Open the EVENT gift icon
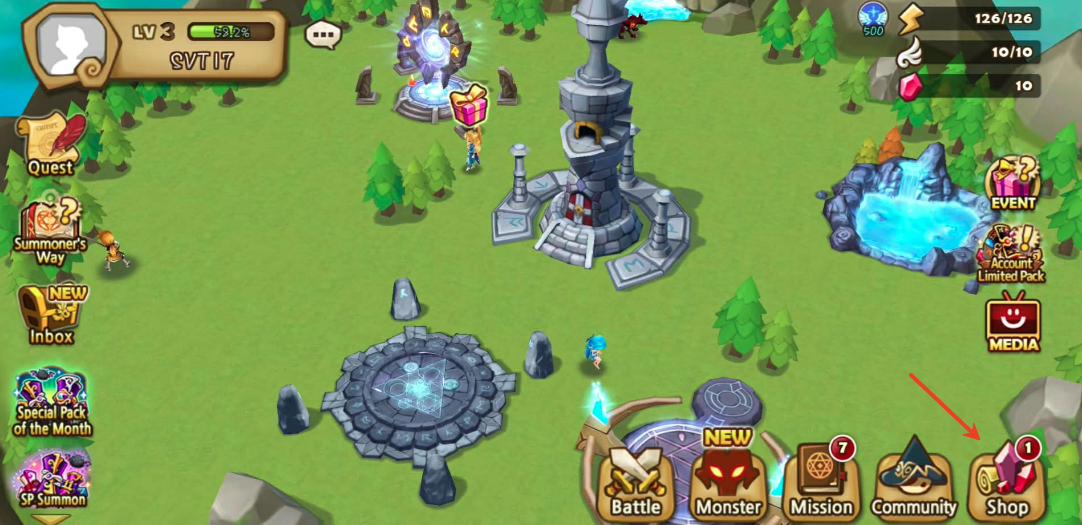 tap(1013, 182)
